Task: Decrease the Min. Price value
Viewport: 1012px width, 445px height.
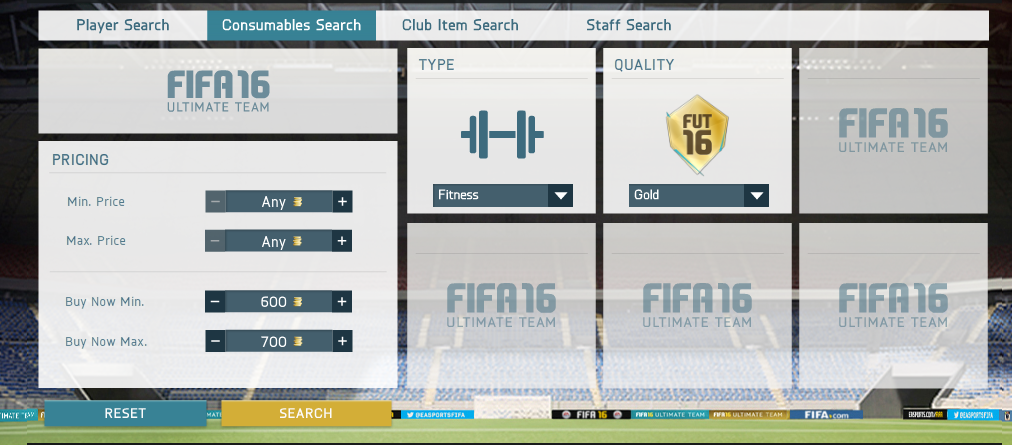Action: [215, 202]
